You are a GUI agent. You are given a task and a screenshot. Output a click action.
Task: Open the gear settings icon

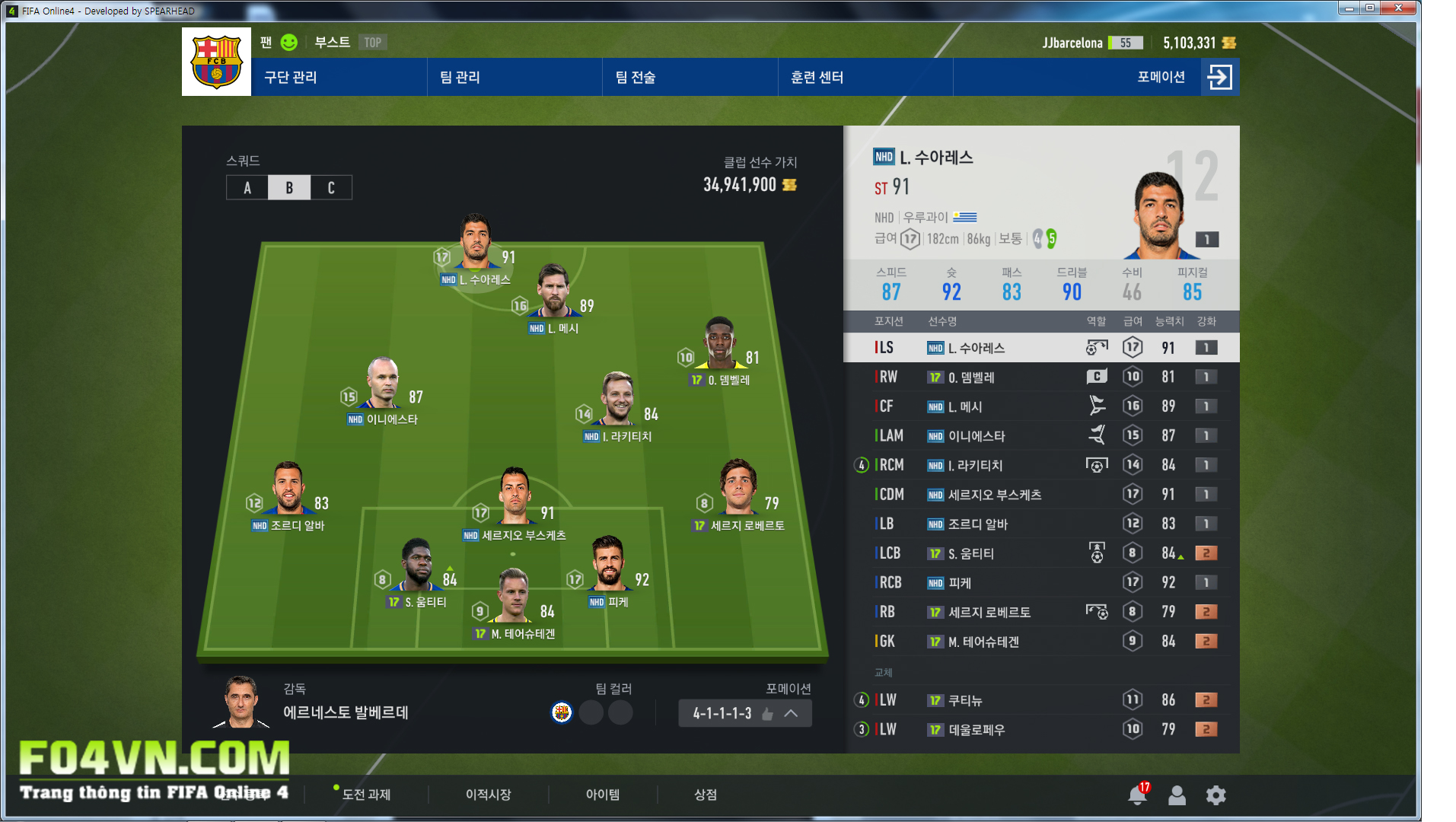(x=1215, y=795)
